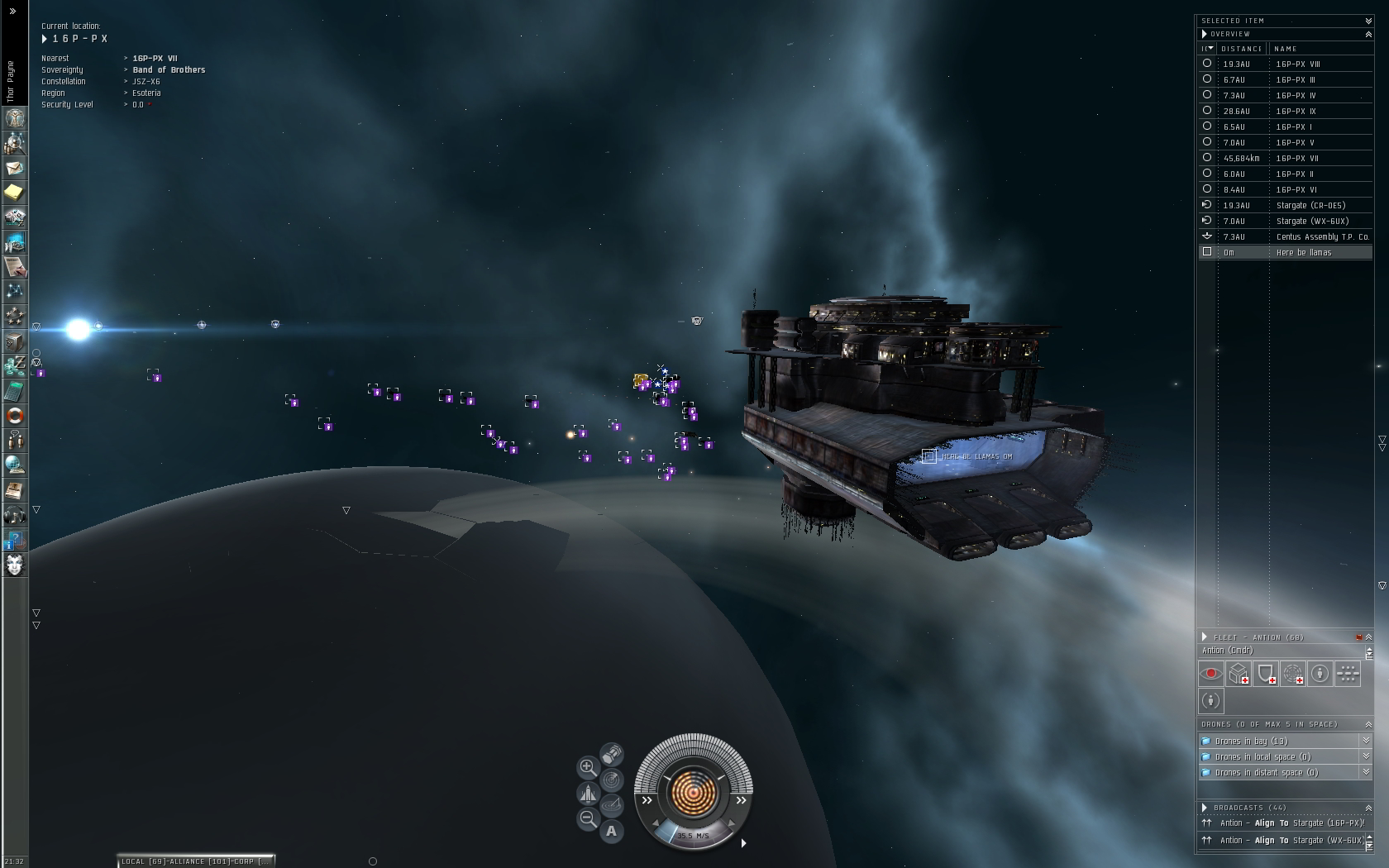Open the mail envelope icon in sidebar
The height and width of the screenshot is (868, 1389).
pyautogui.click(x=15, y=168)
